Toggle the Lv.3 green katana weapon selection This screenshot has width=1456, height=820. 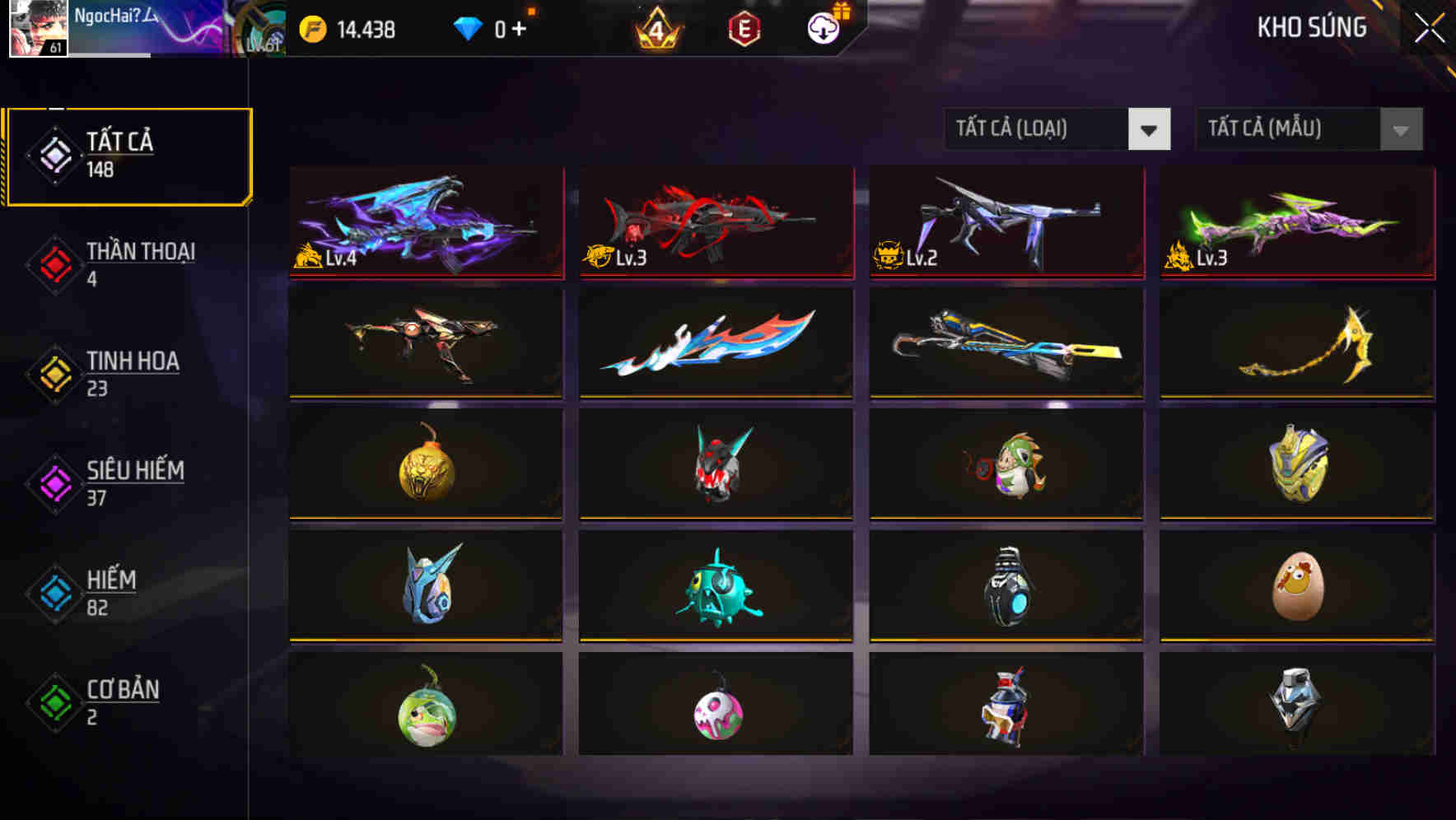[1294, 223]
